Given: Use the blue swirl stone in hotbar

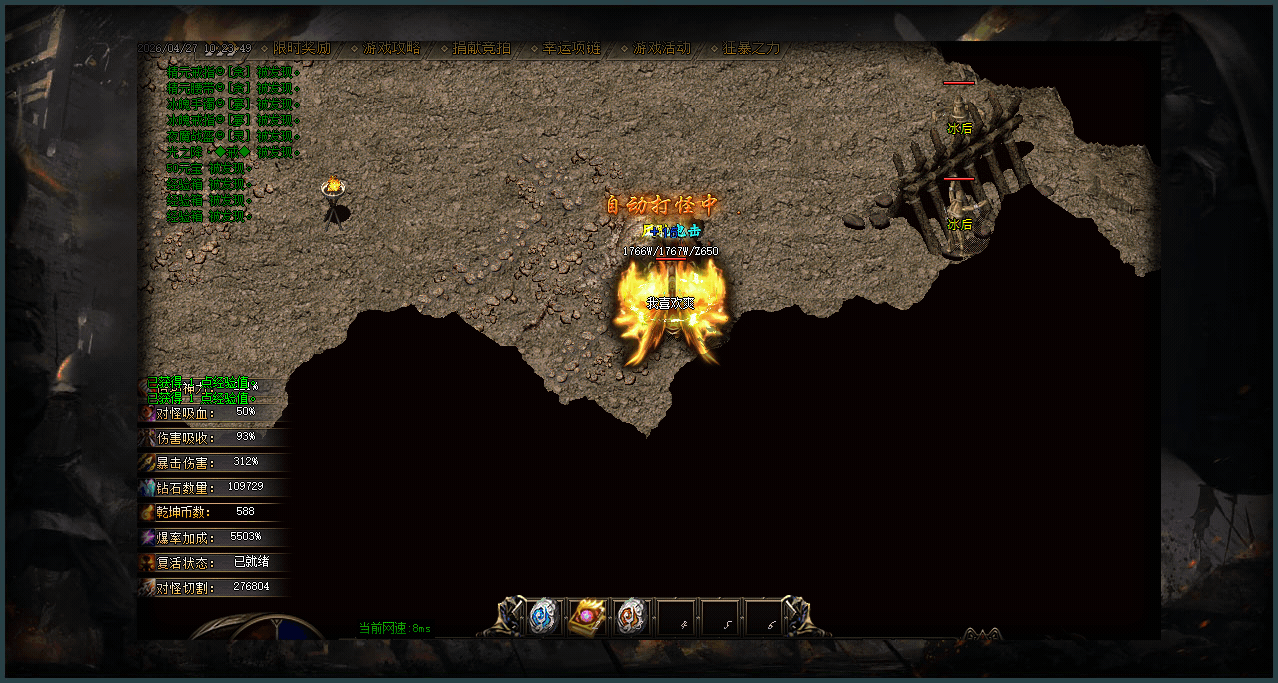Looking at the screenshot, I should click(543, 616).
